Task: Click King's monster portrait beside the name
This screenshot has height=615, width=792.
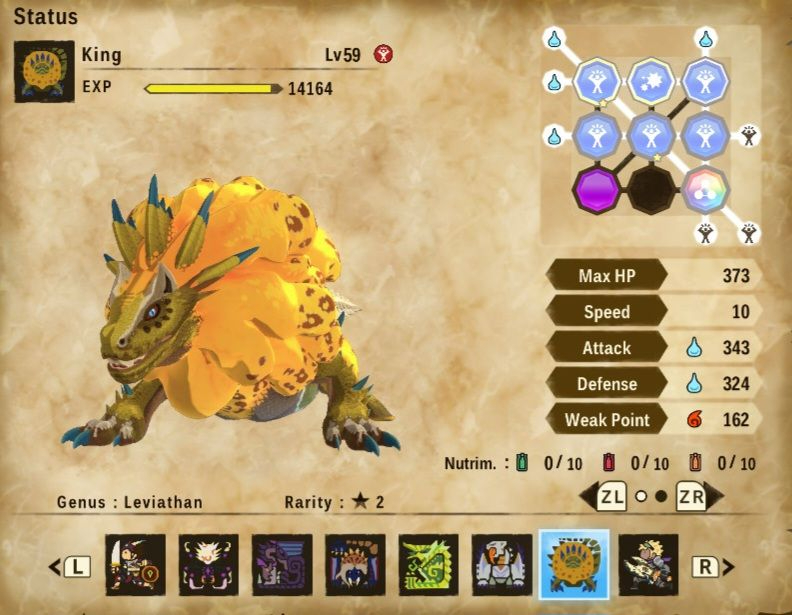Action: point(45,72)
